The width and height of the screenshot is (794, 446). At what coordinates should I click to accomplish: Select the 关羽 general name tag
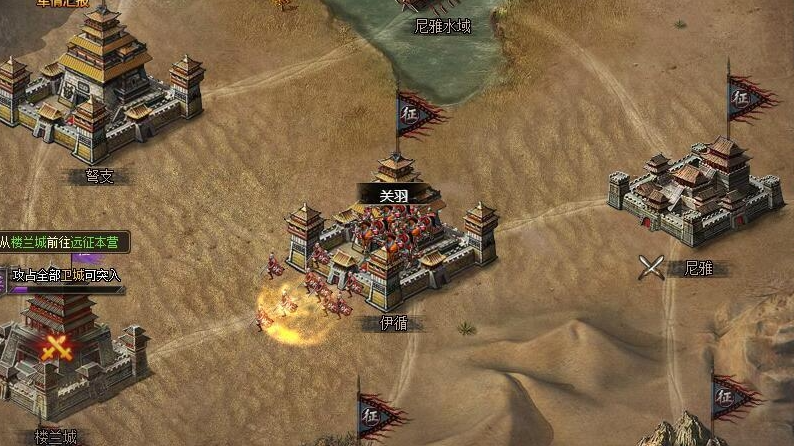[x=394, y=196]
